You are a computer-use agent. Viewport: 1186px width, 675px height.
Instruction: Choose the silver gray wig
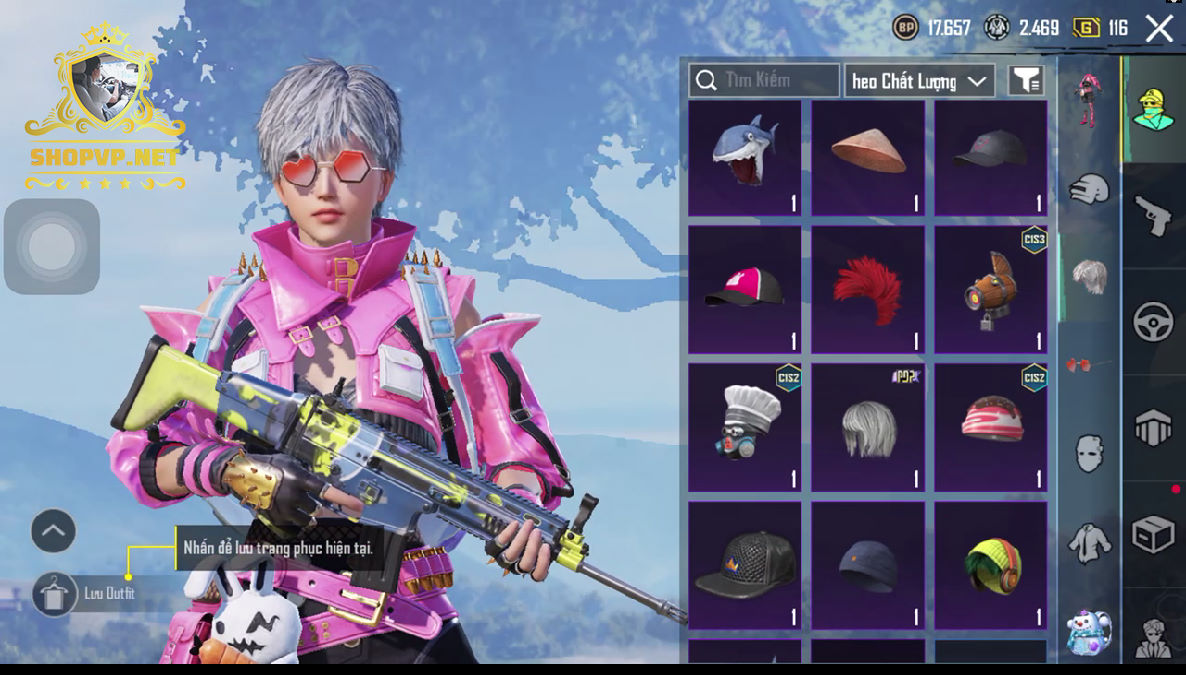tap(868, 426)
